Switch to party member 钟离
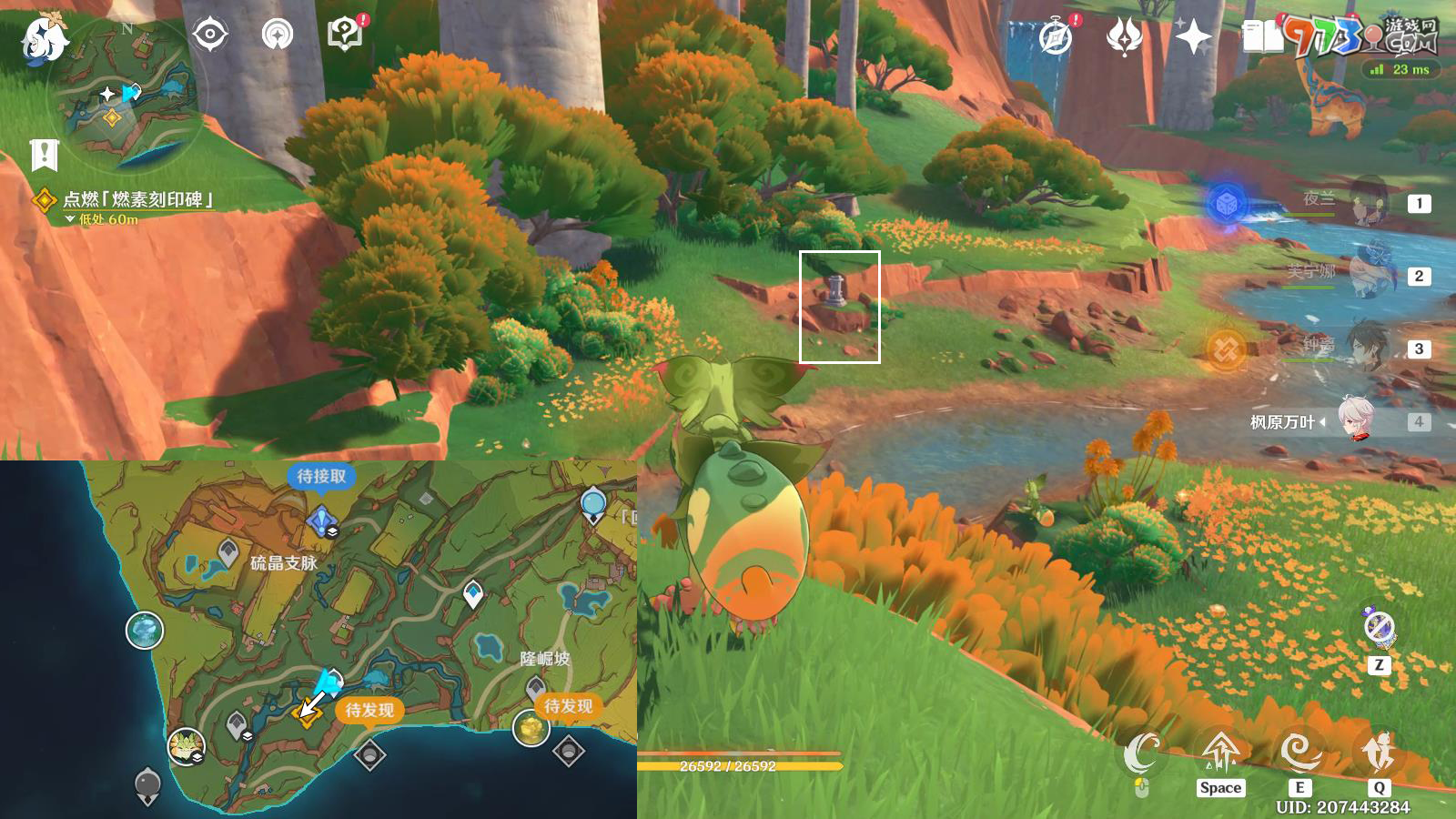 pos(1365,348)
